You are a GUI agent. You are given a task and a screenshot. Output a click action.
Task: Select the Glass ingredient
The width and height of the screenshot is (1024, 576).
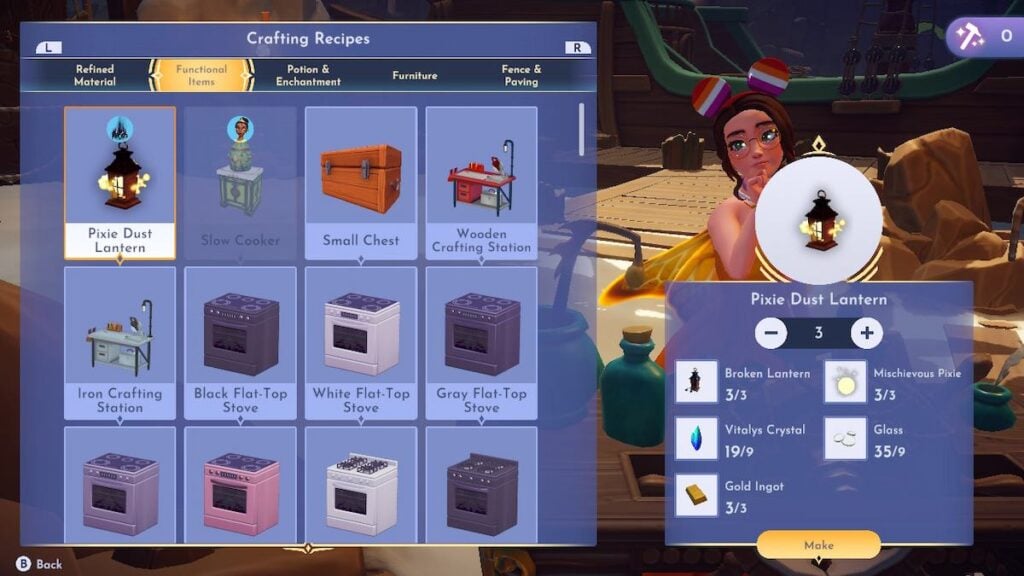[845, 439]
